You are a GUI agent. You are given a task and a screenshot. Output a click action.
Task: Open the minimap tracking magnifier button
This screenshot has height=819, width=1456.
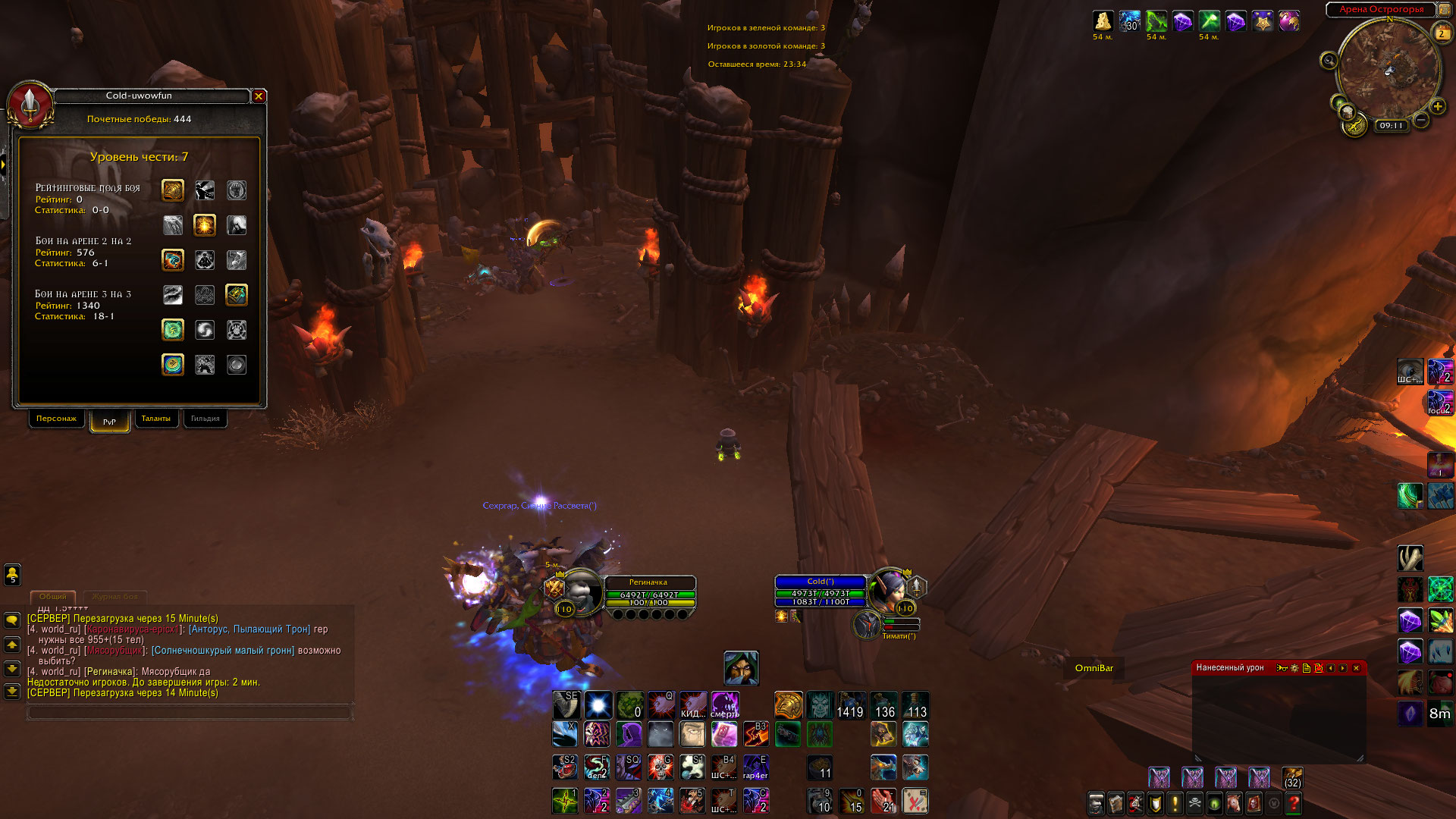[x=1329, y=61]
